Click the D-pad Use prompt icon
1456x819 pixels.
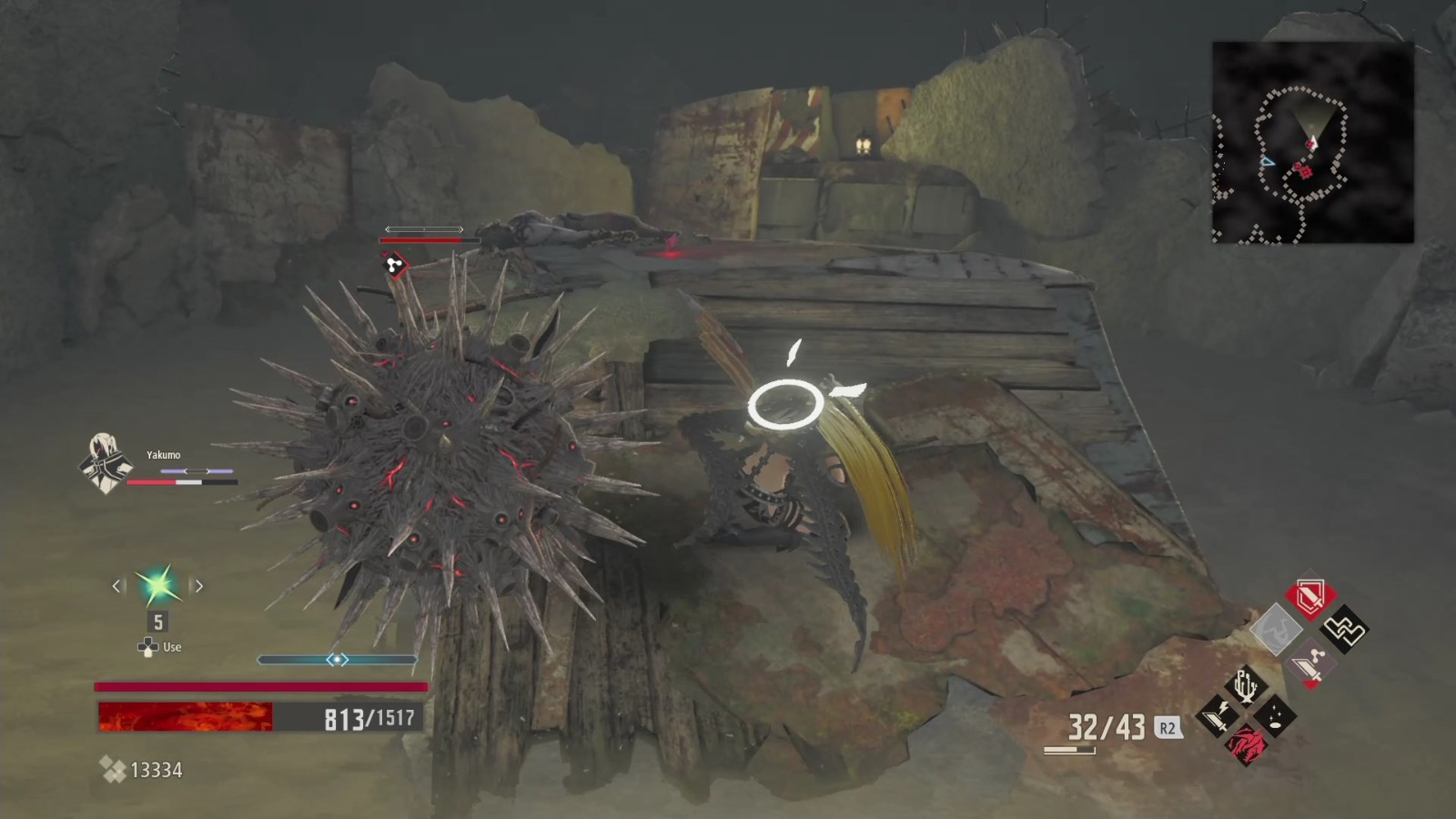tap(147, 646)
